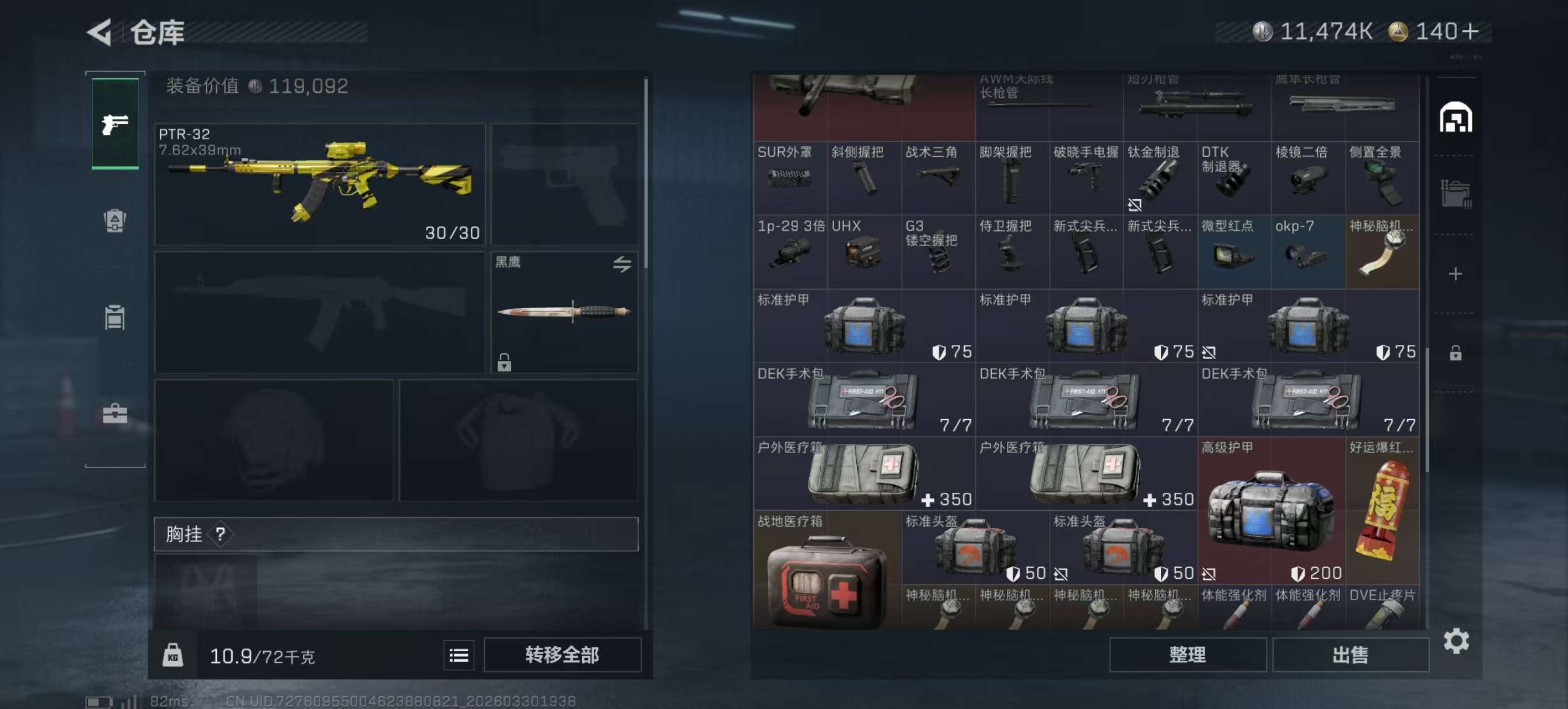Show the 胸挂 help tooltip
Image resolution: width=1568 pixels, height=709 pixels.
(220, 533)
